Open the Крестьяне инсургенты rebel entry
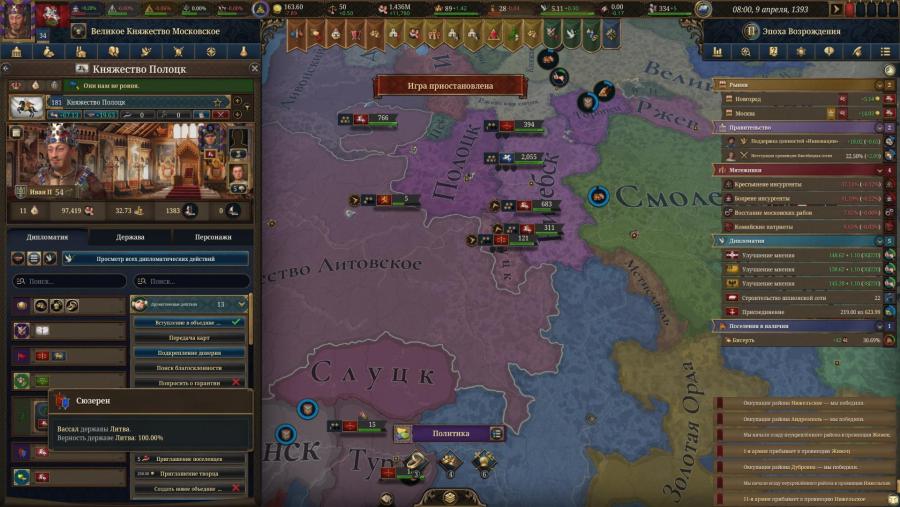Viewport: 900px width, 507px height. click(x=770, y=184)
